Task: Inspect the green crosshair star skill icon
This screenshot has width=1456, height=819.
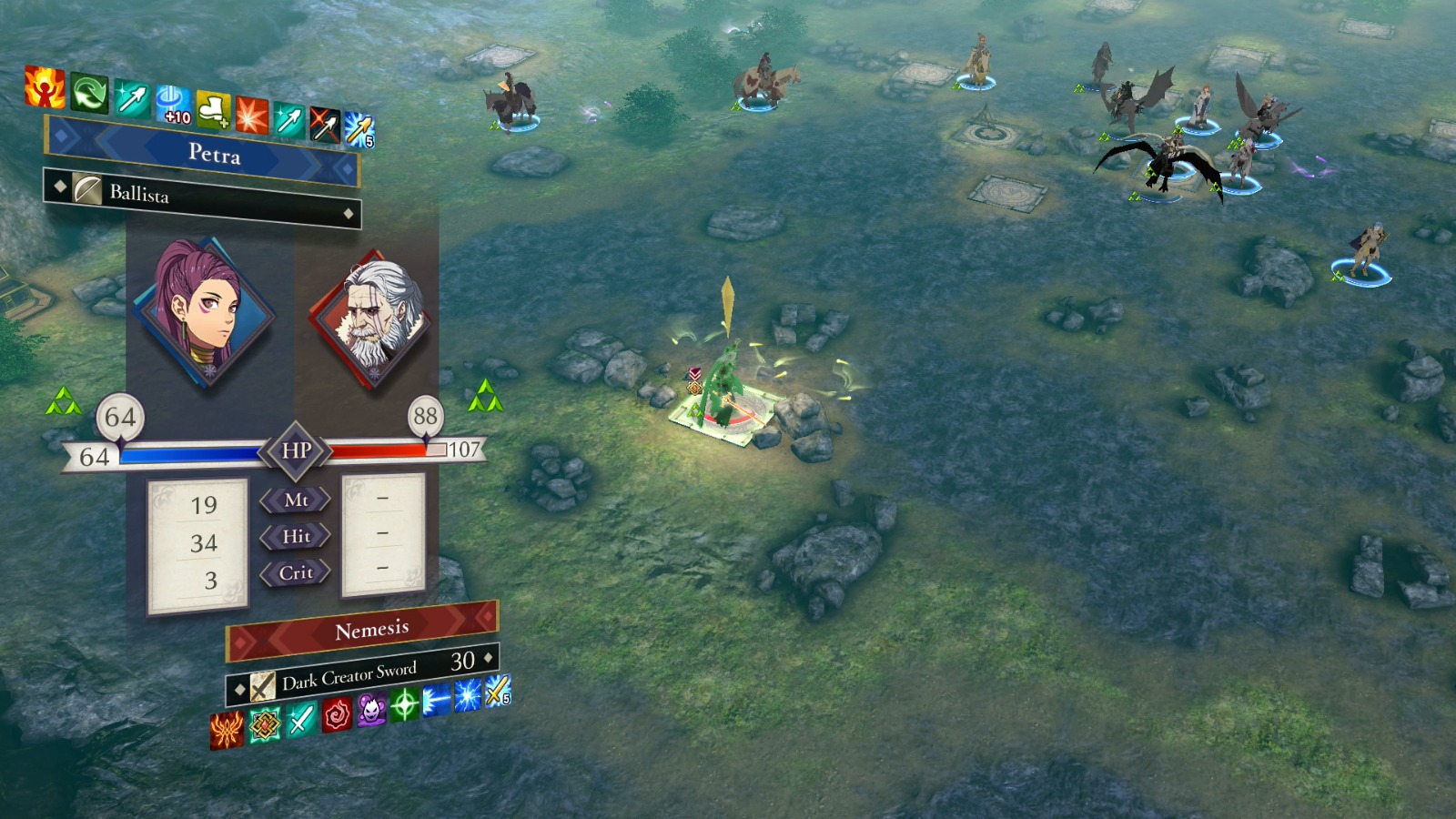Action: [404, 705]
